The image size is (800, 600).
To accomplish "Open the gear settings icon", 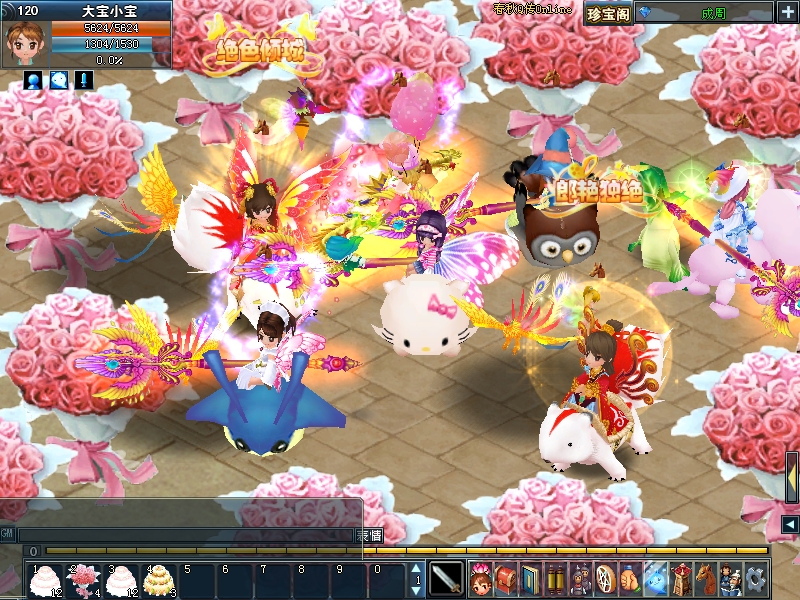I will click(x=755, y=578).
